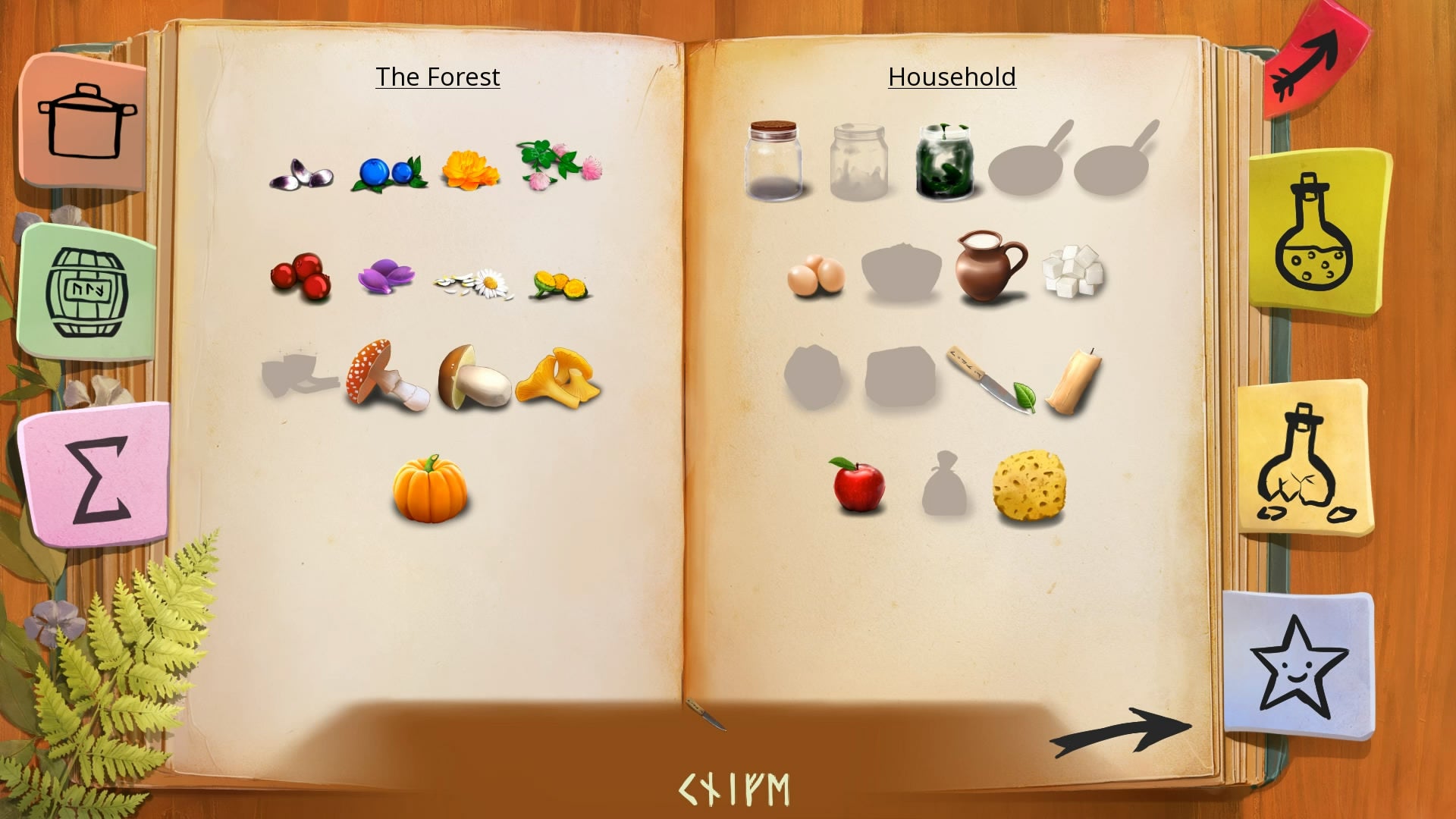1456x819 pixels.
Task: Select the chanterelle mushrooms
Action: [x=559, y=378]
